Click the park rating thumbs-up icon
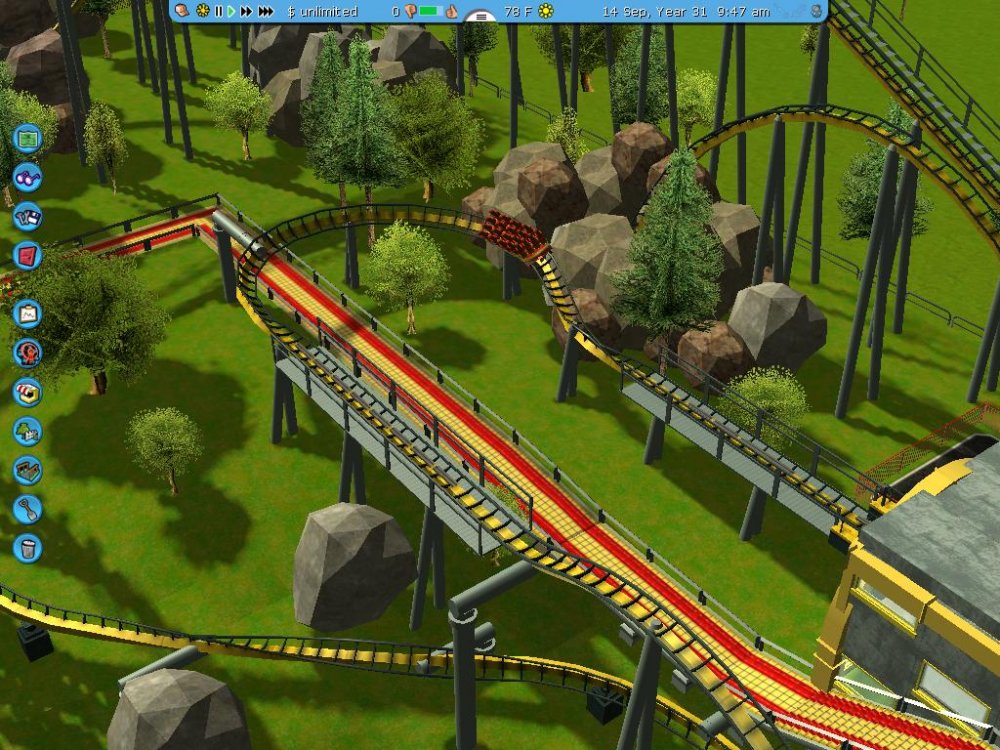Viewport: 1000px width, 750px height. (451, 11)
